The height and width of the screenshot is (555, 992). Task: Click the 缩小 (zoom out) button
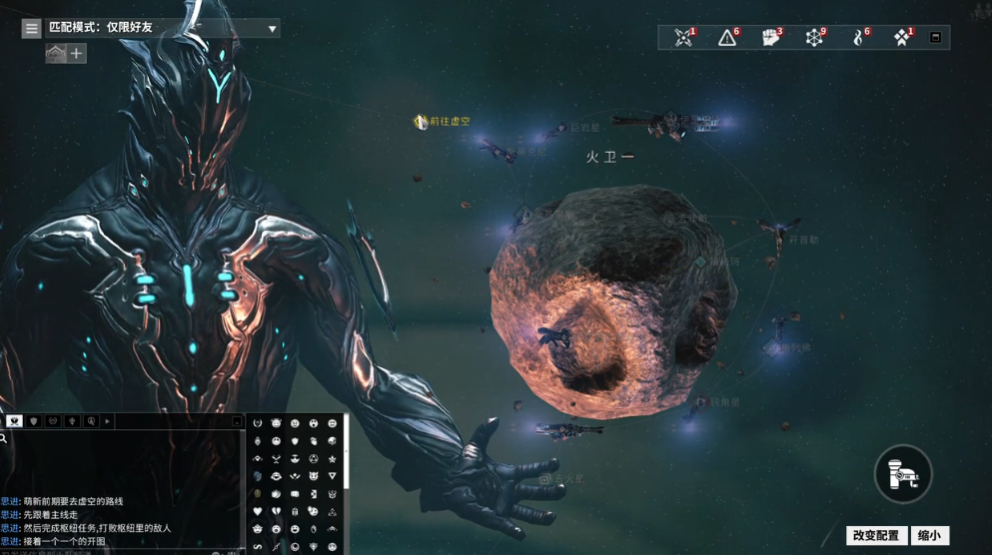coord(929,536)
